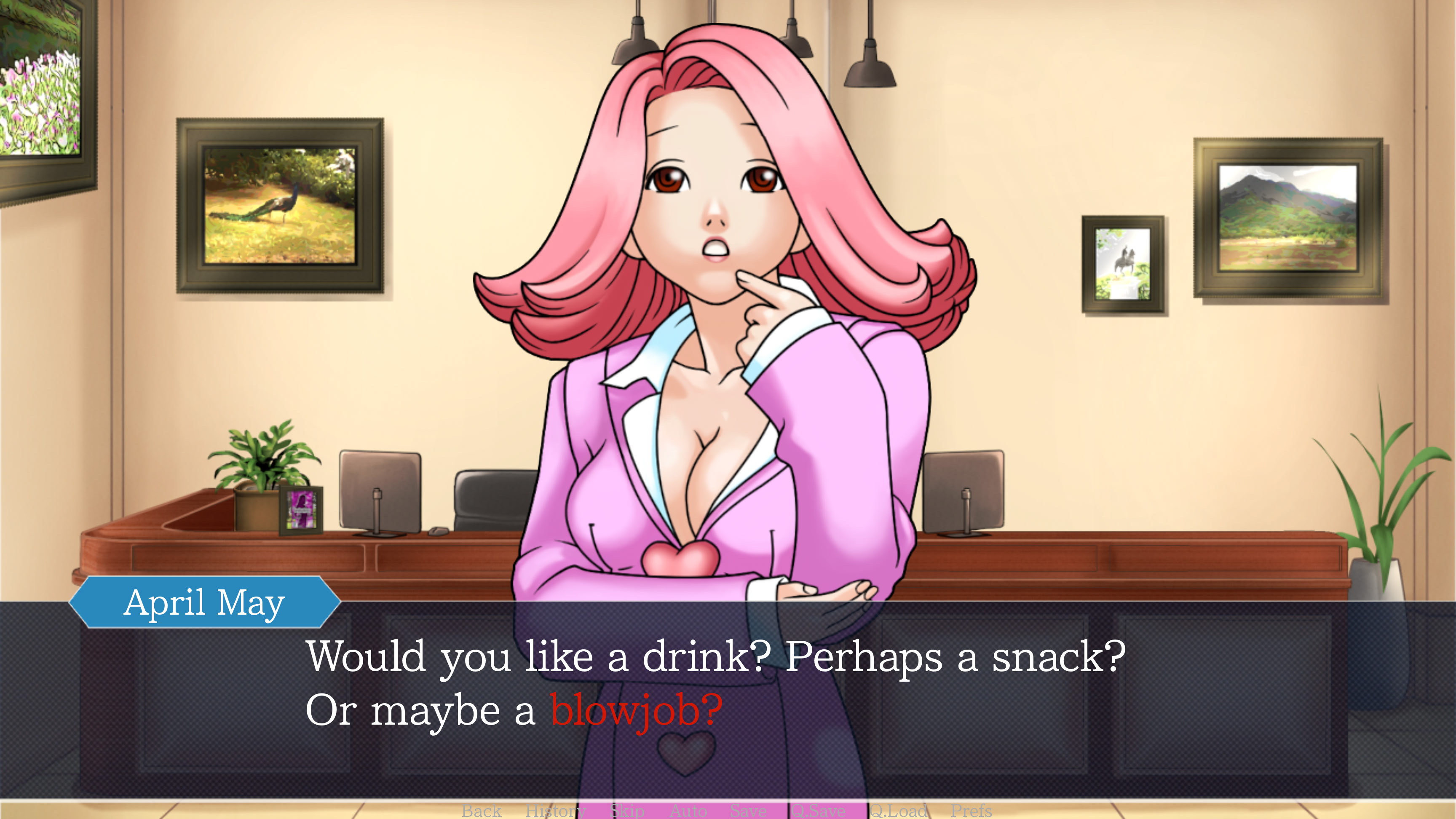The image size is (1456, 819).
Task: Click the framed photo on the desk
Action: (301, 510)
